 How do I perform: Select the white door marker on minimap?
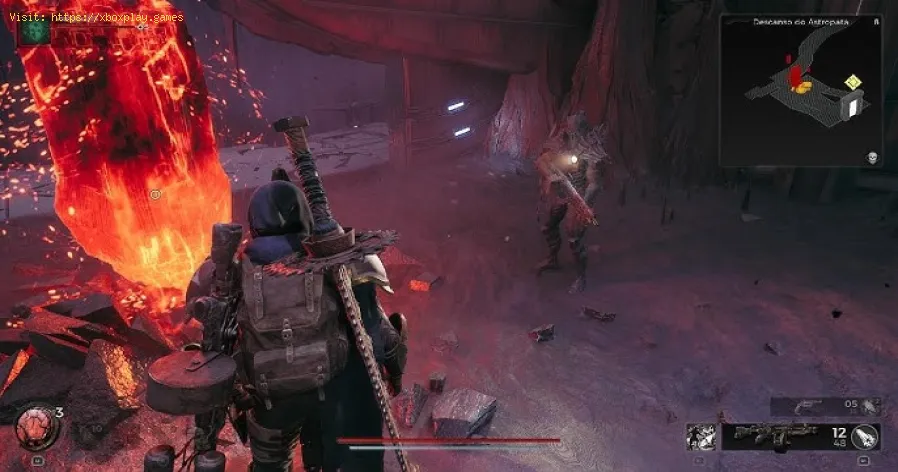854,105
